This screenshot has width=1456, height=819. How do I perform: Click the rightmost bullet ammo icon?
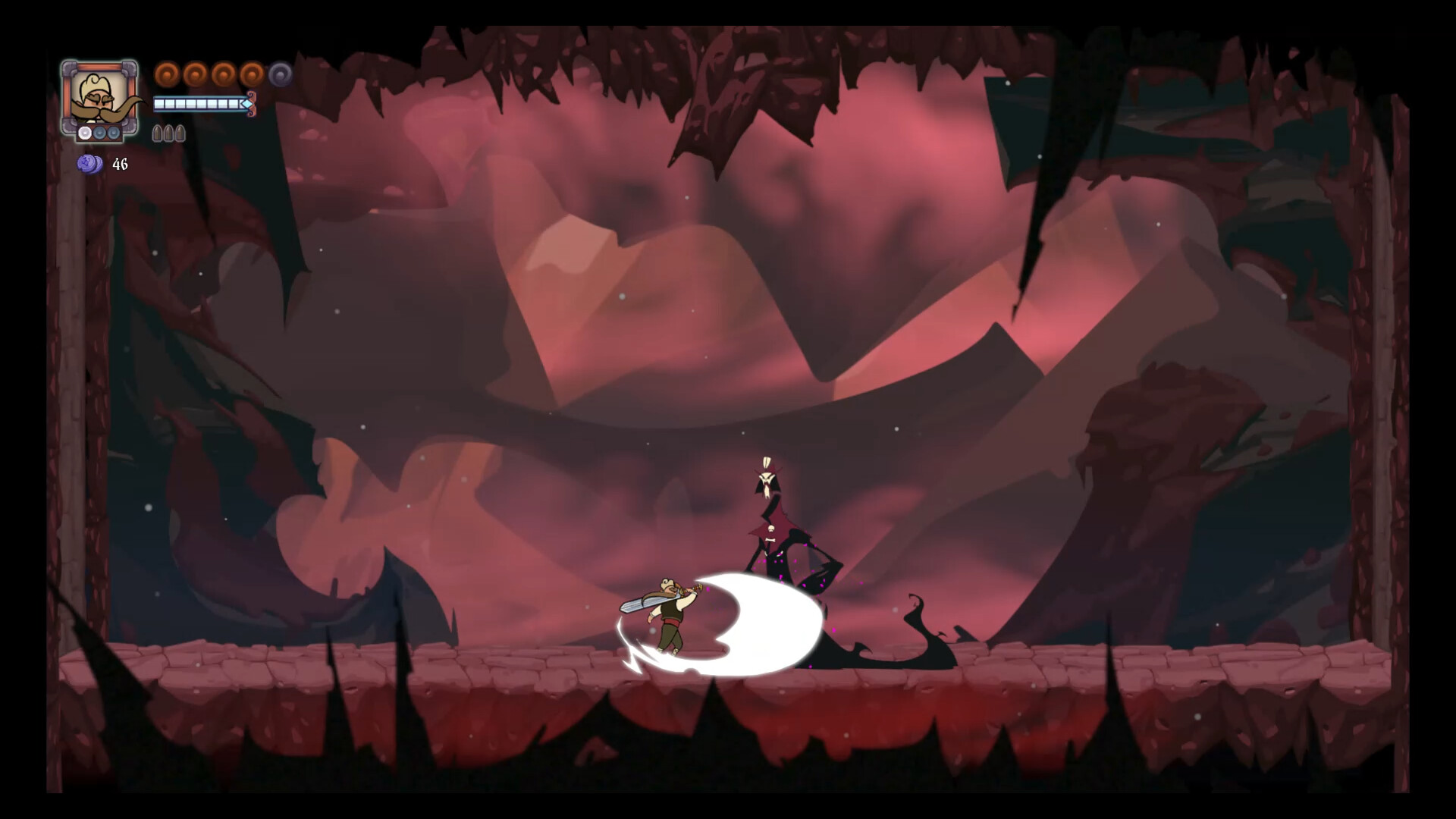click(x=179, y=133)
